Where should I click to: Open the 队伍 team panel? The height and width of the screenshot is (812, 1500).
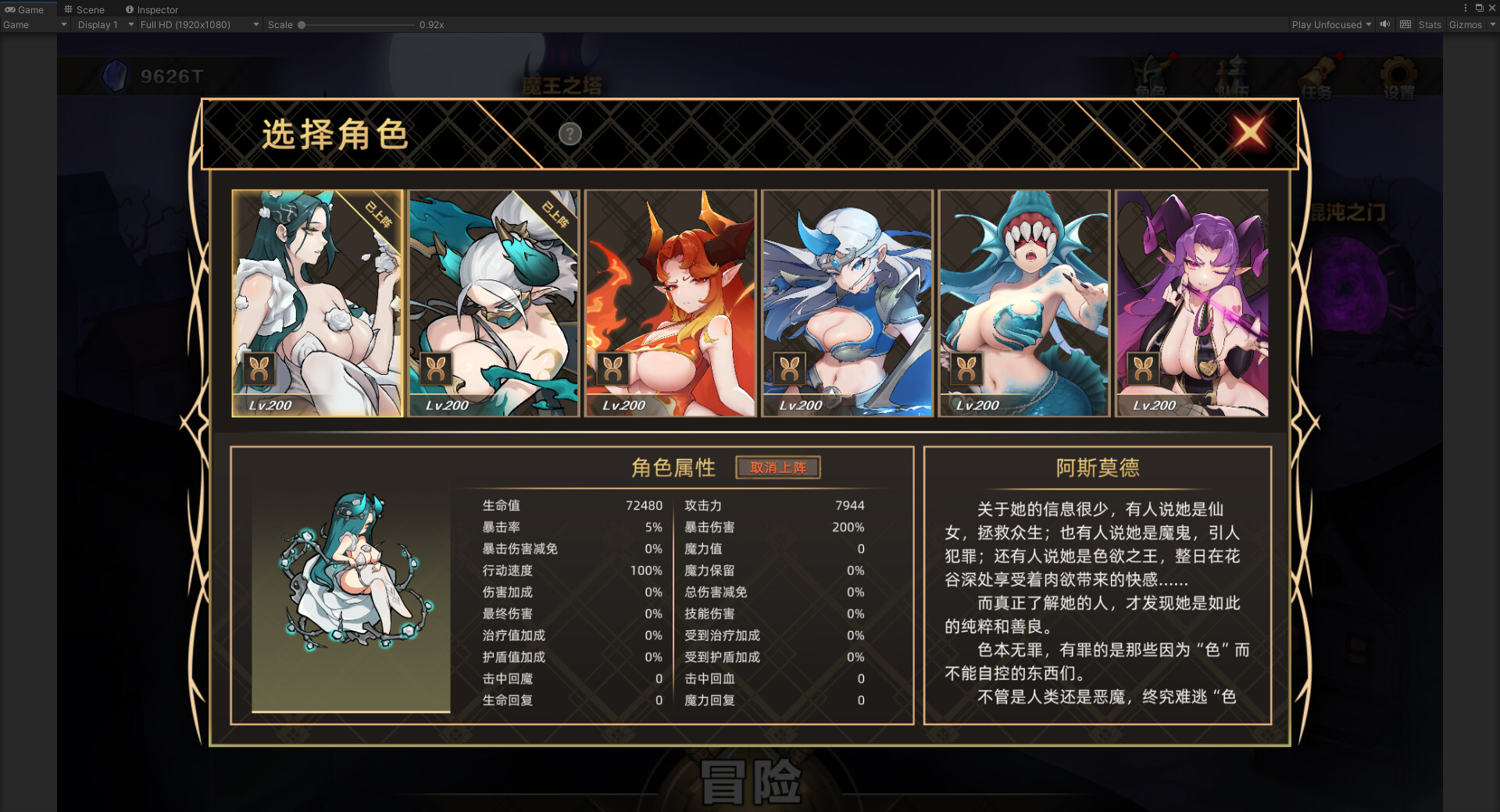point(1233,72)
